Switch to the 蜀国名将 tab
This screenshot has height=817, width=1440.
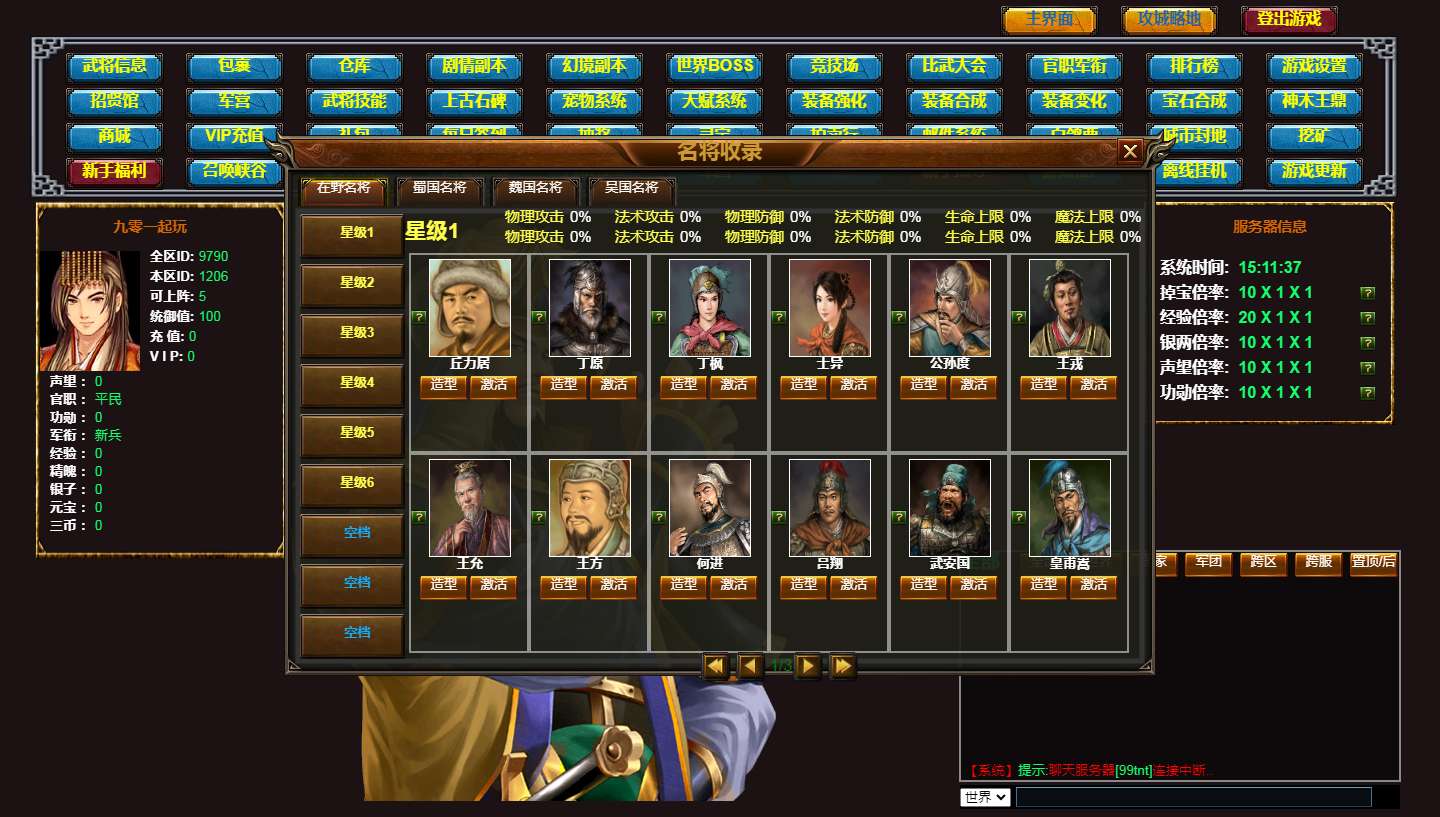coord(439,188)
